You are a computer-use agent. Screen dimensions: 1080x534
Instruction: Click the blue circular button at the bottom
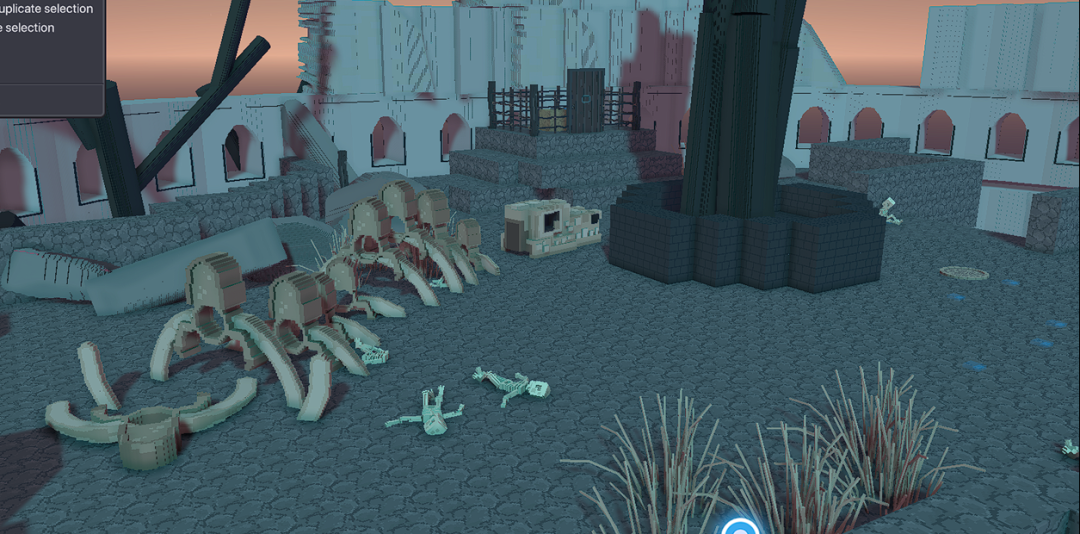point(740,526)
